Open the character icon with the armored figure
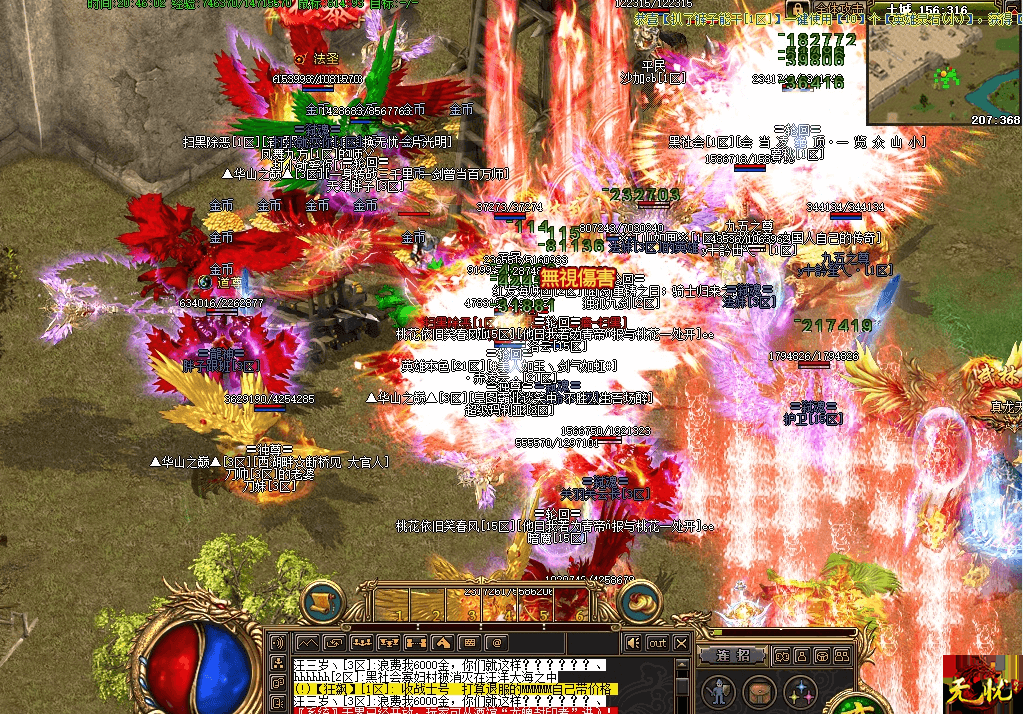This screenshot has height=714, width=1023. point(717,691)
